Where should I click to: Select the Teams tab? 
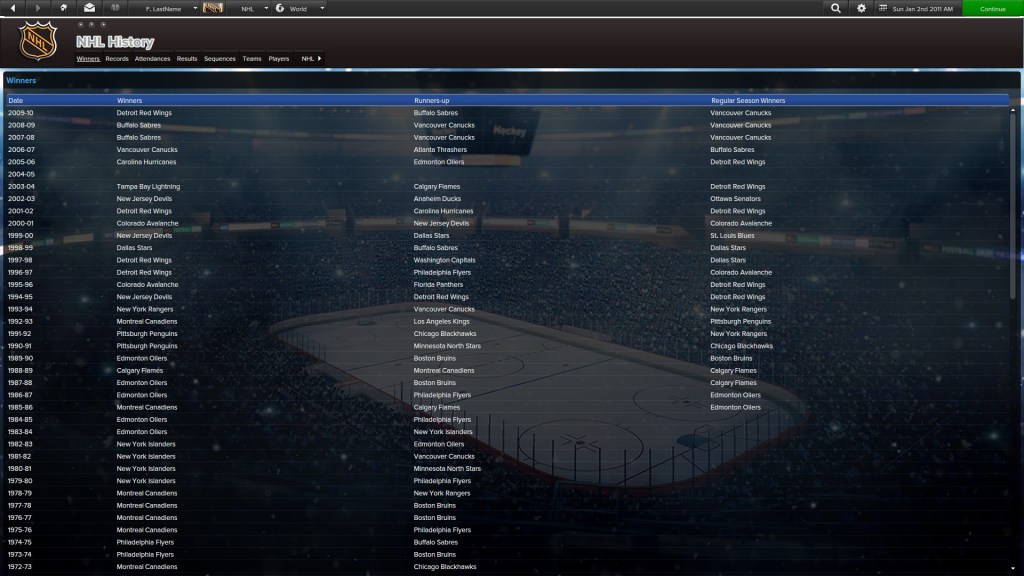tap(252, 59)
